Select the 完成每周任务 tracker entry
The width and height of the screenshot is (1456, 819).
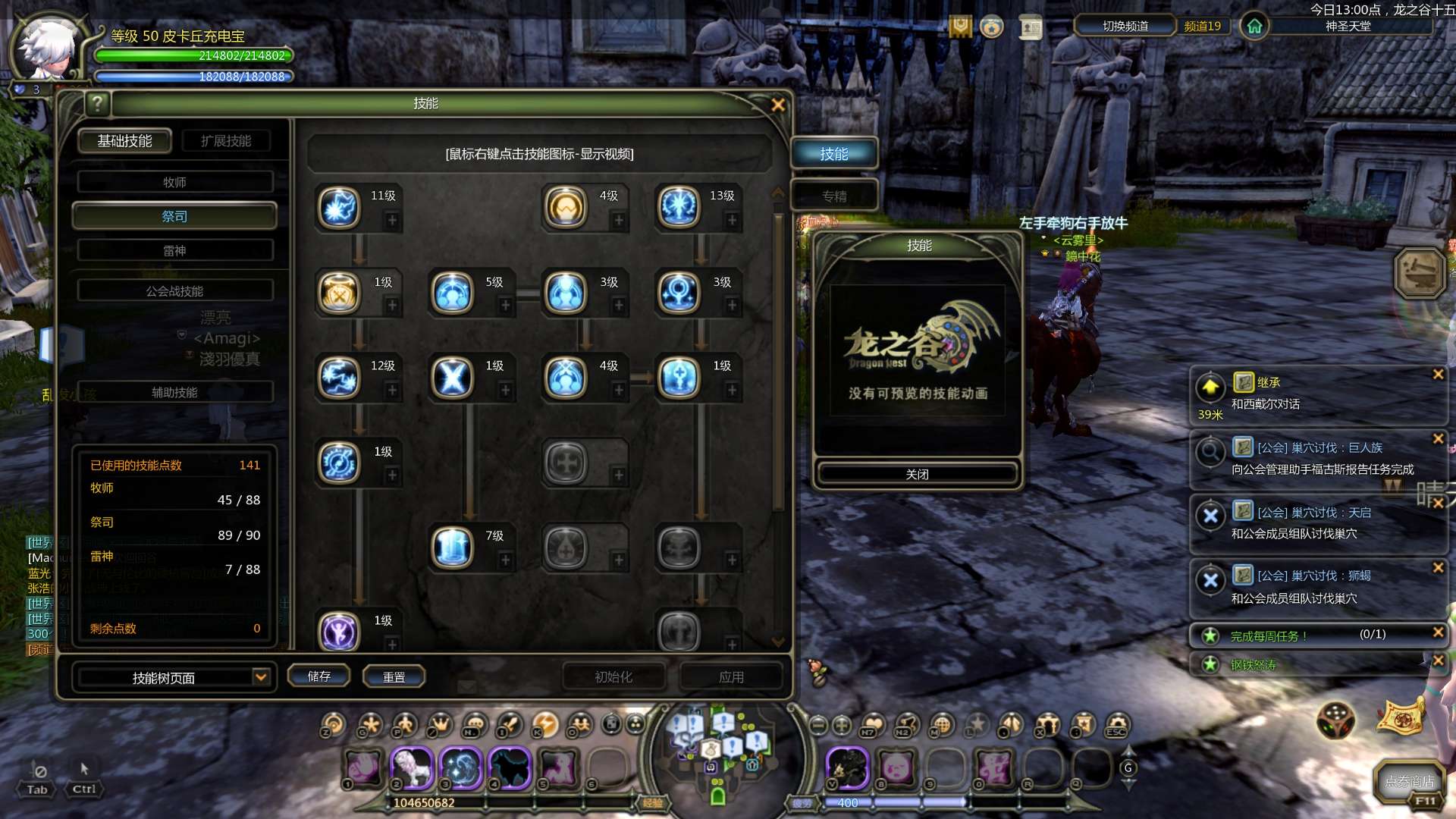(x=1268, y=636)
